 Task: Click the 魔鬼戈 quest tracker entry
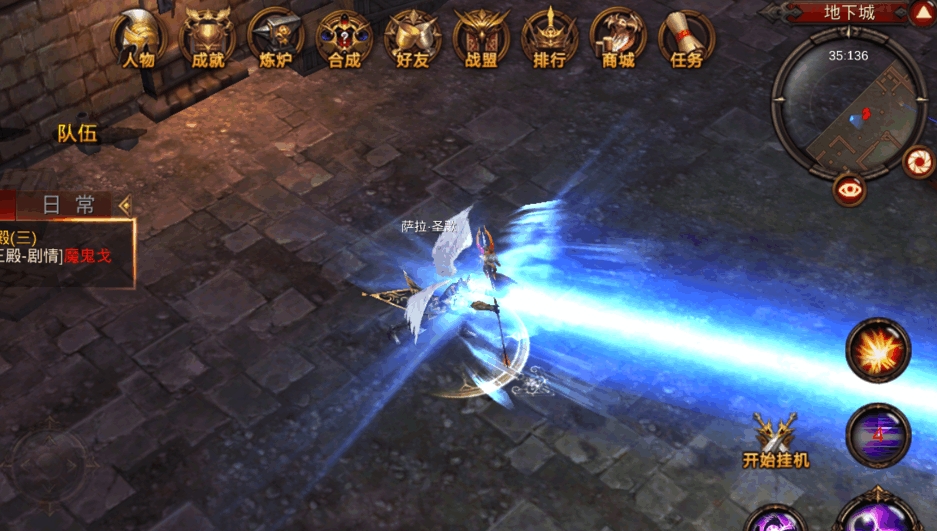coord(86,256)
